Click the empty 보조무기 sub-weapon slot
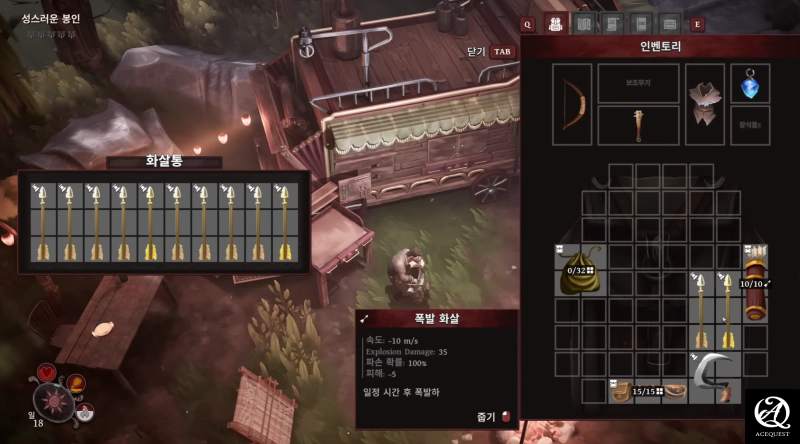This screenshot has width=800, height=444. click(x=638, y=83)
